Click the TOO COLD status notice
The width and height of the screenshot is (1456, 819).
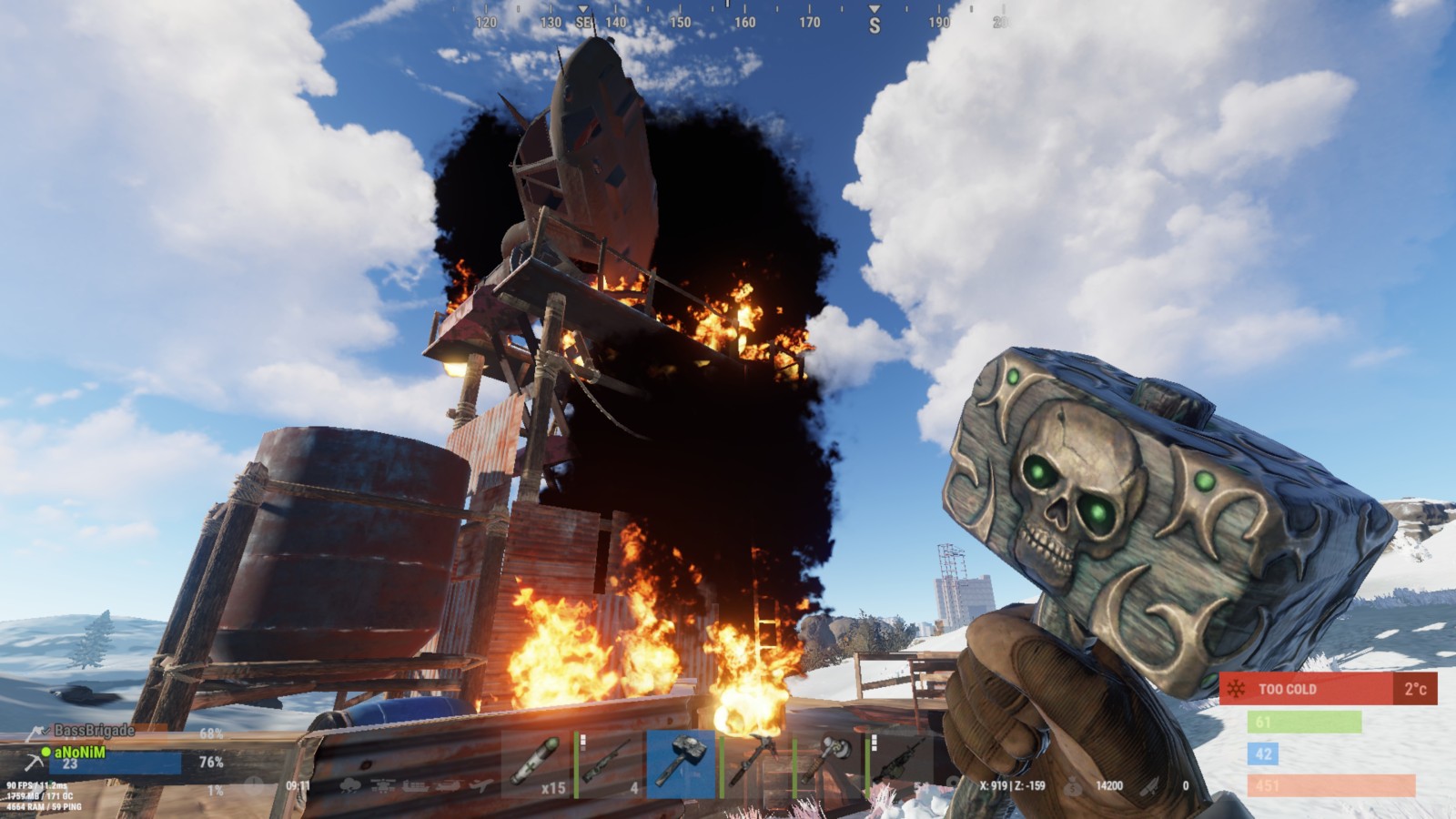point(1307,689)
